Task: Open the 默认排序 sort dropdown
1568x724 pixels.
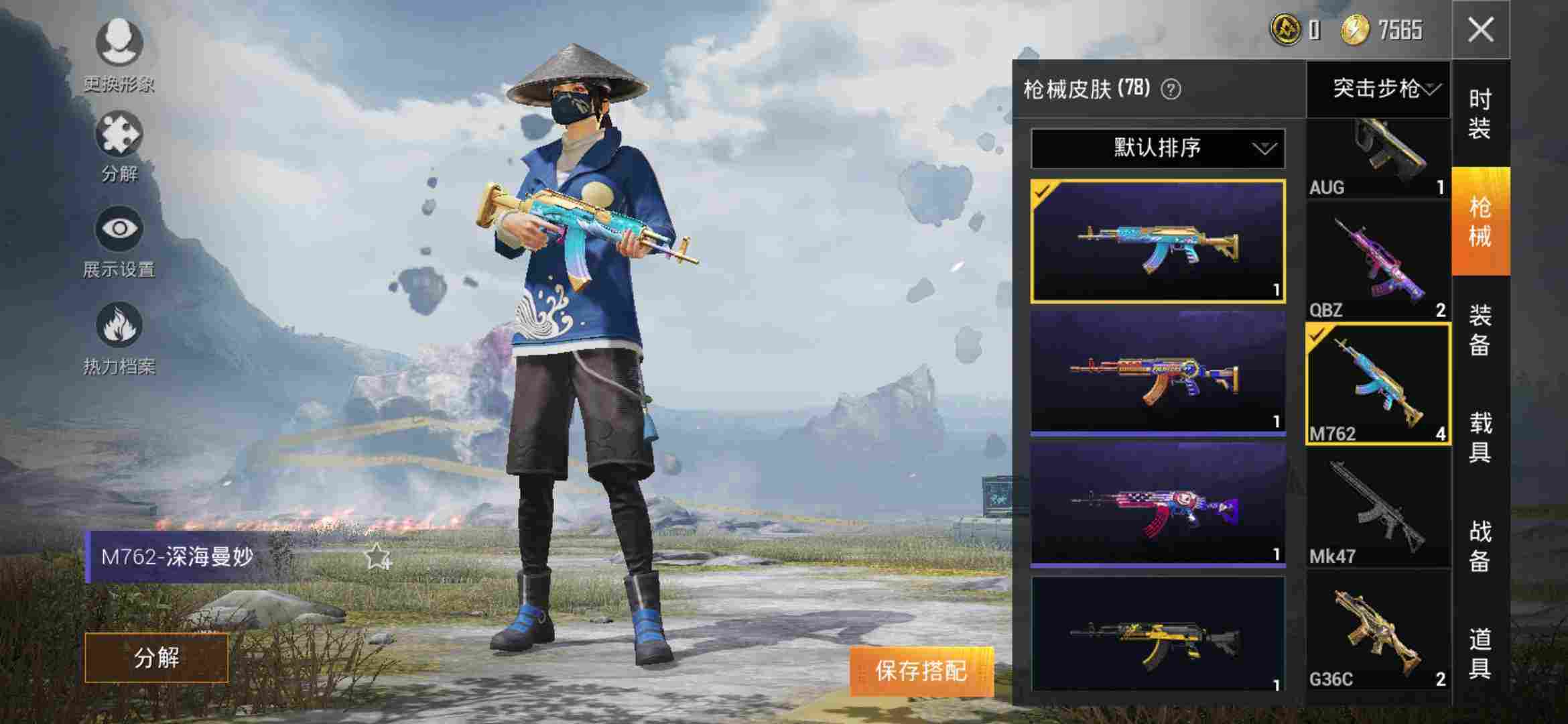Action: [x=1157, y=148]
